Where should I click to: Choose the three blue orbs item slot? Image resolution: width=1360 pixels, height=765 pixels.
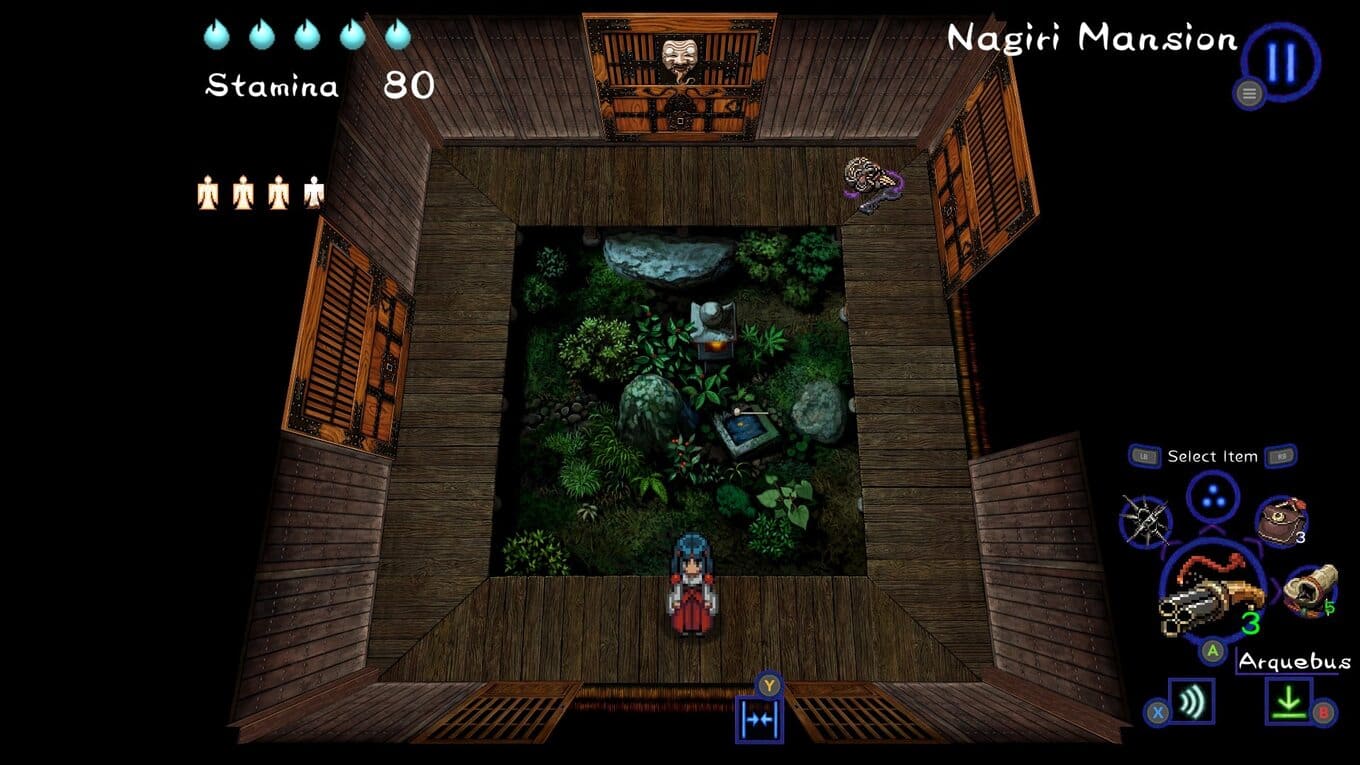(x=1213, y=498)
